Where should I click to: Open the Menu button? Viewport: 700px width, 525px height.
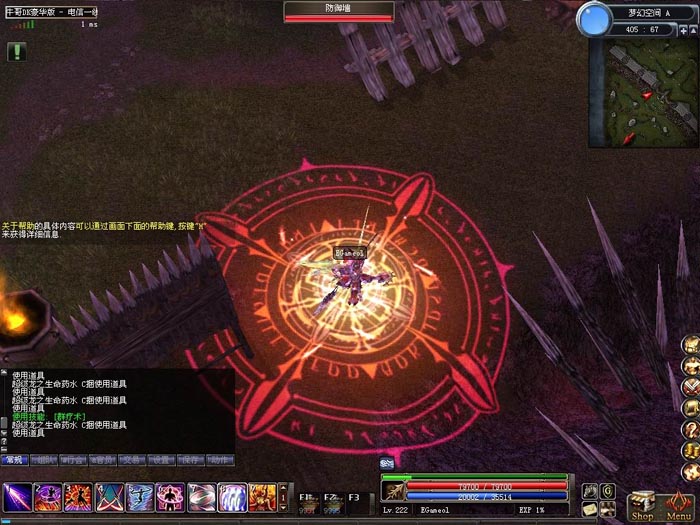[x=680, y=505]
